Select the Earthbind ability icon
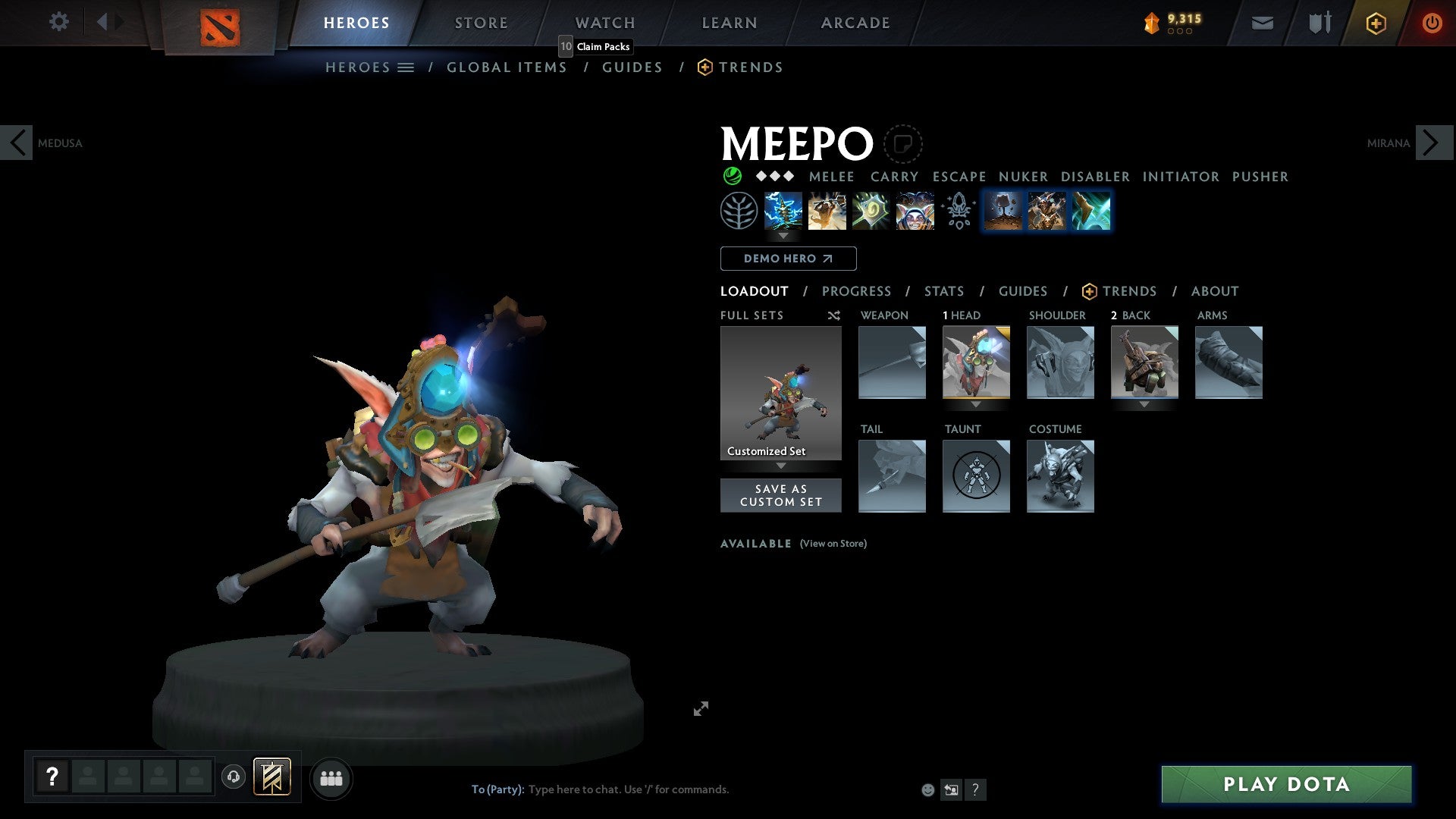The image size is (1456, 819). pyautogui.click(x=784, y=211)
